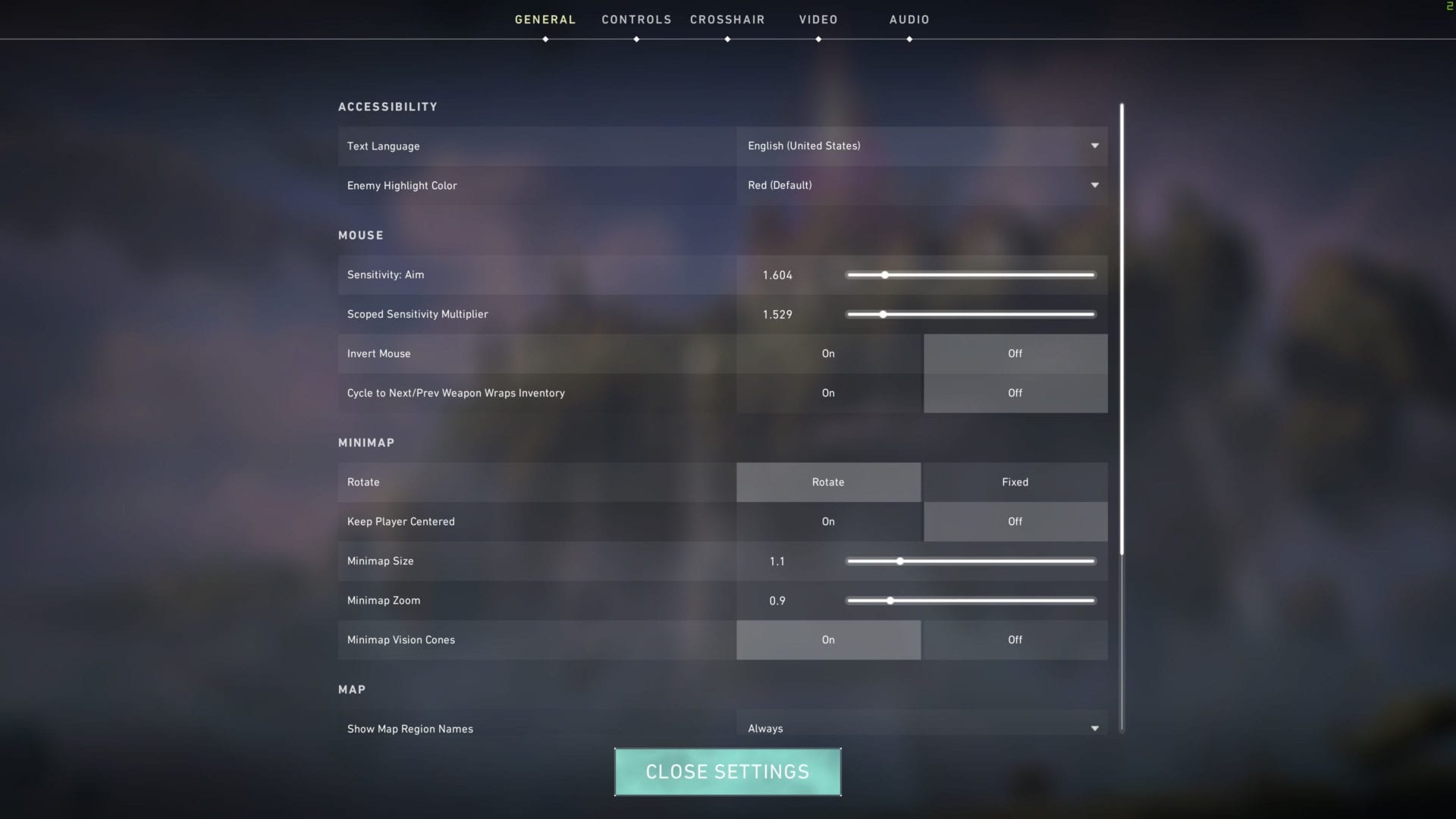Expand the Show Map Region Names dropdown
1456x819 pixels.
(921, 728)
